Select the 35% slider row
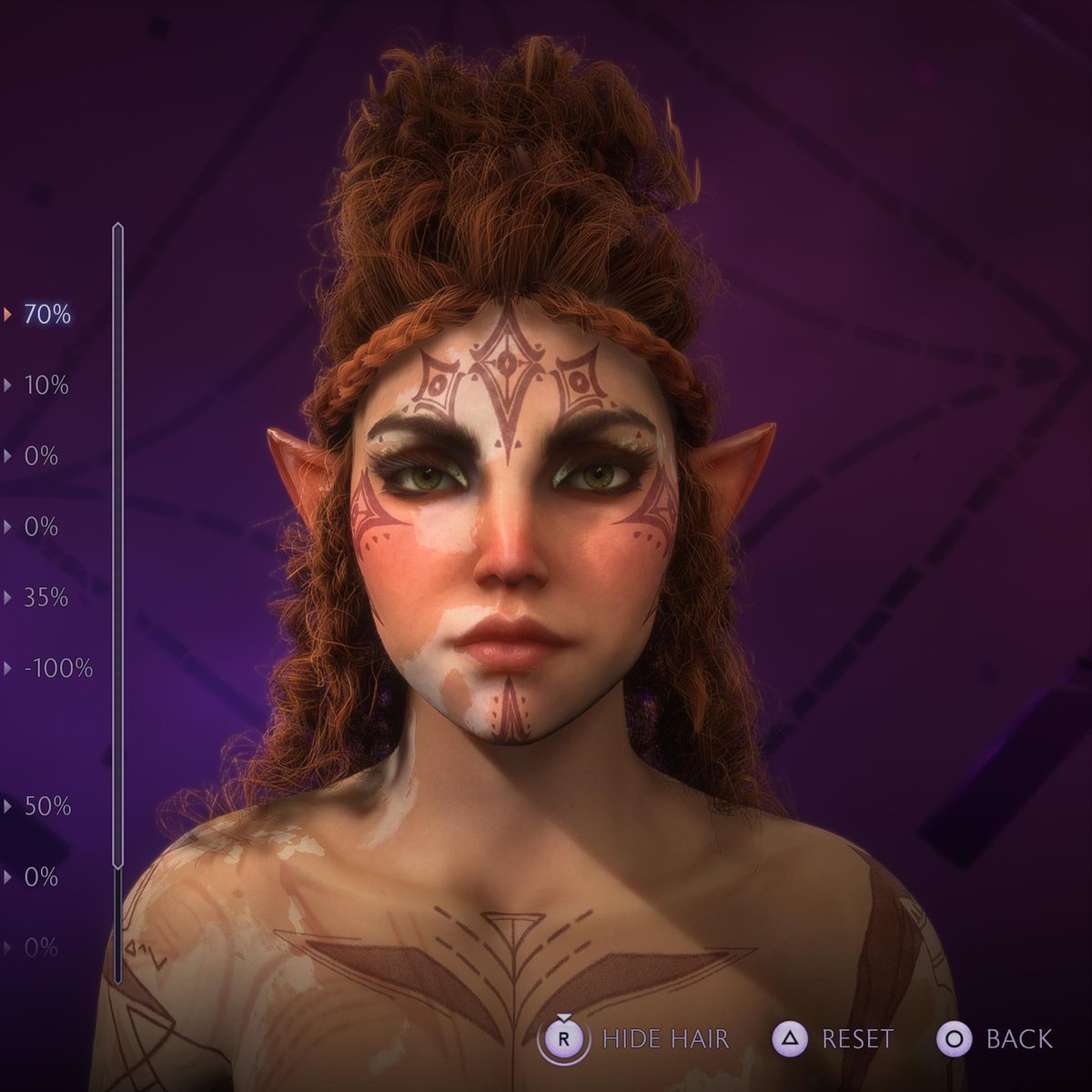The width and height of the screenshot is (1092, 1092). 46,598
